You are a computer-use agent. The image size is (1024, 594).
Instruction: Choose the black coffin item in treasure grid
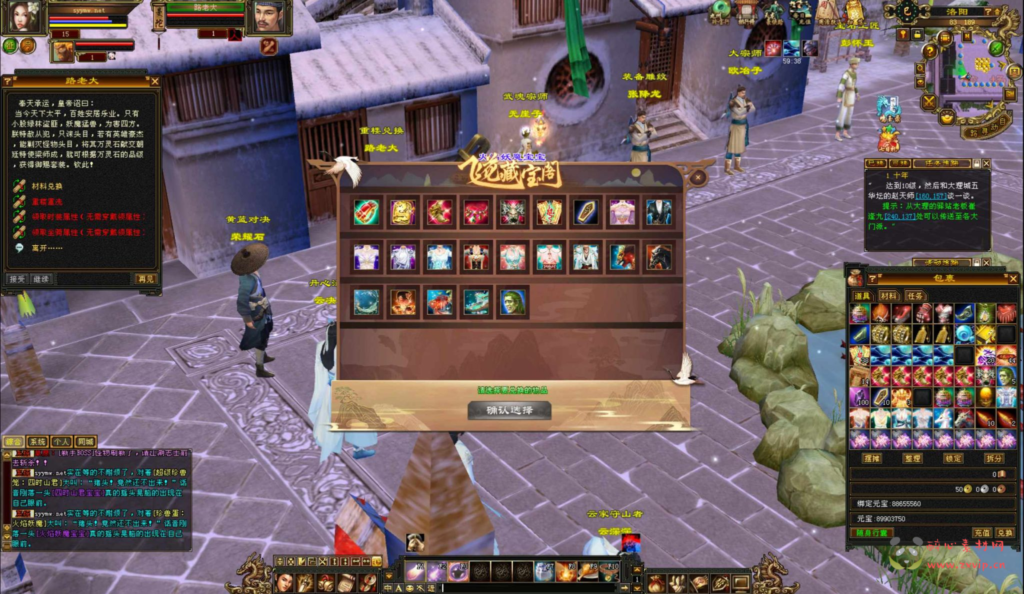coord(585,211)
